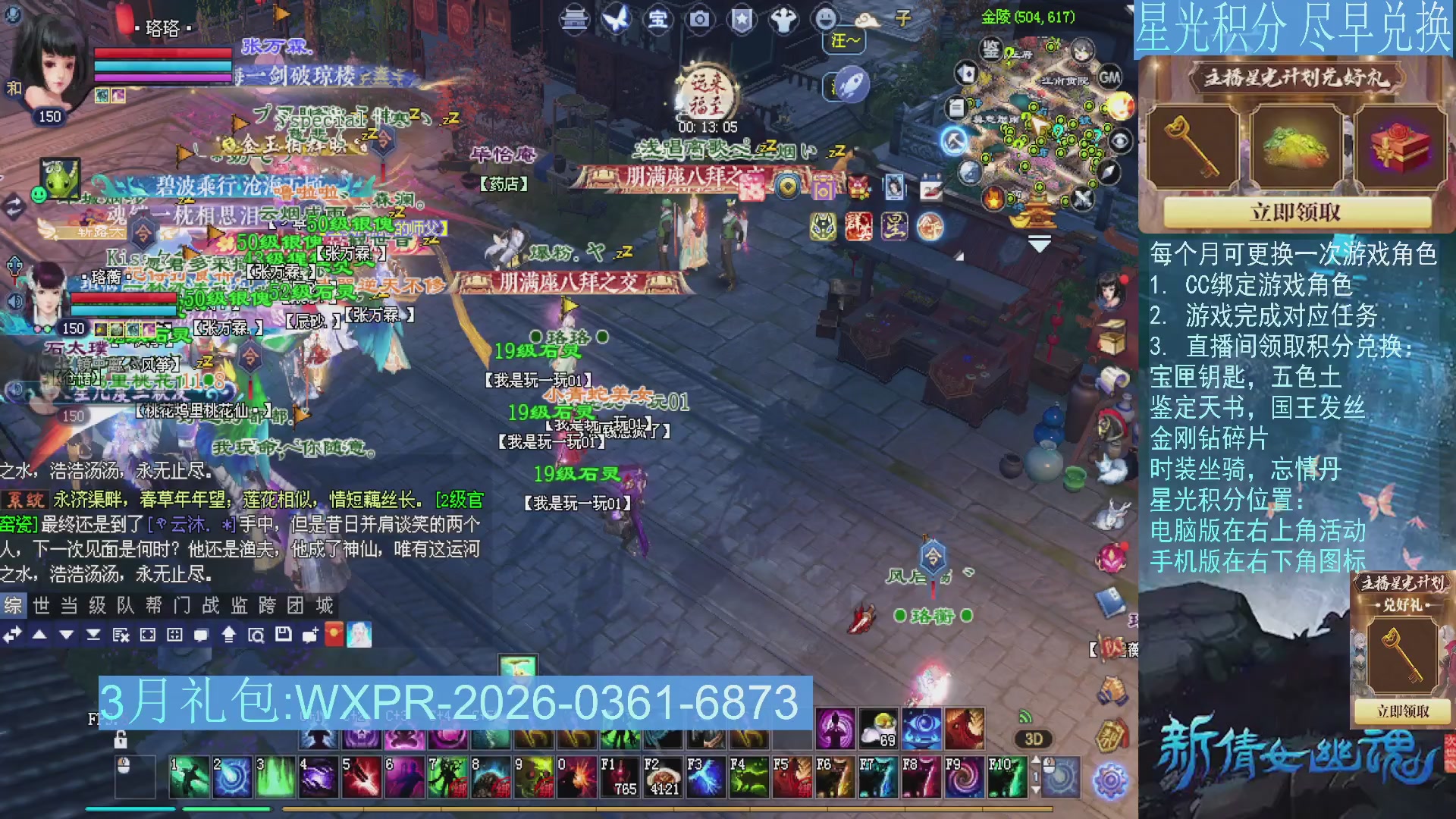
Task: Open the 星 starlight plan icon
Action: 895,227
